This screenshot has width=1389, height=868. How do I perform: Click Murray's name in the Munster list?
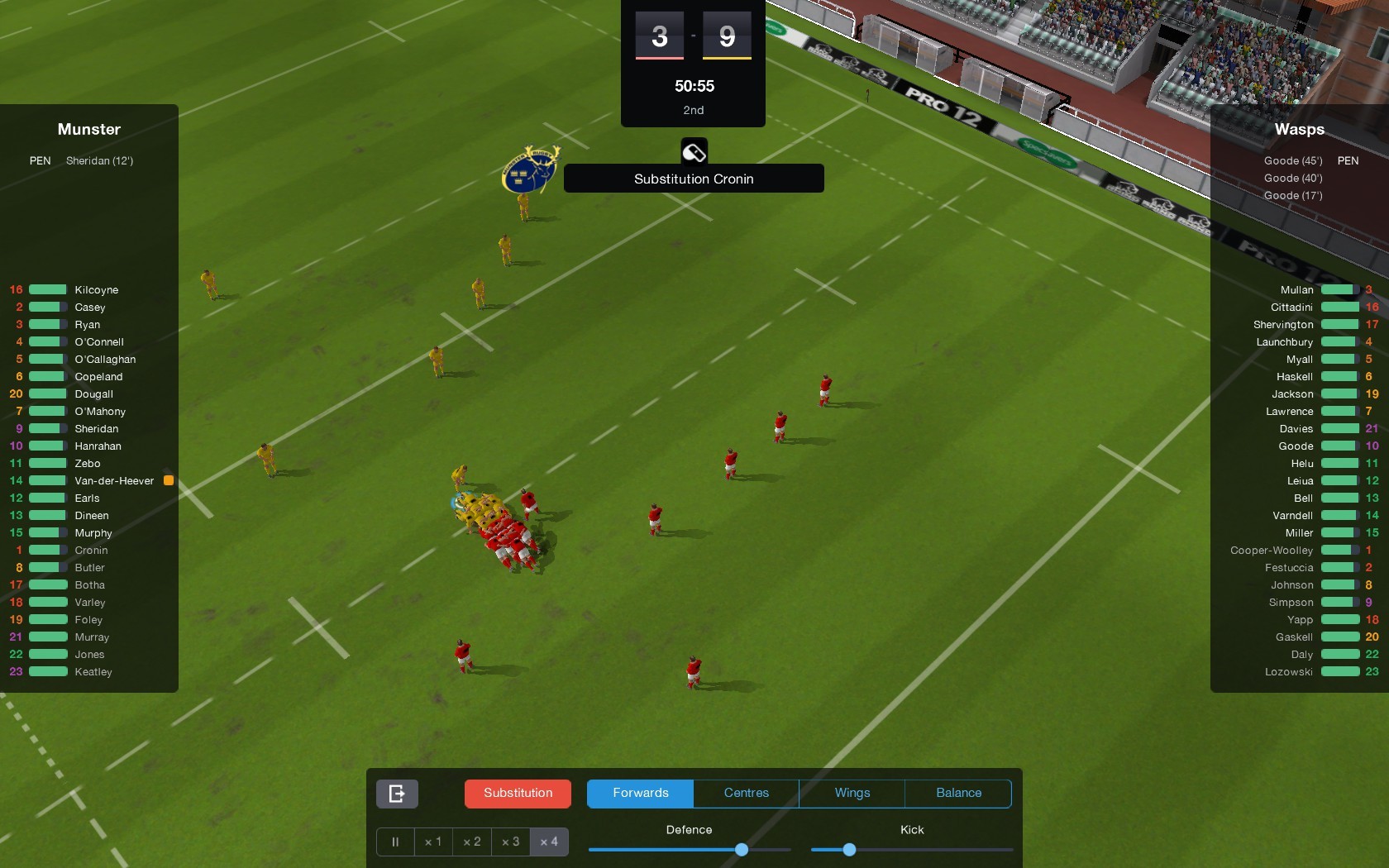91,637
